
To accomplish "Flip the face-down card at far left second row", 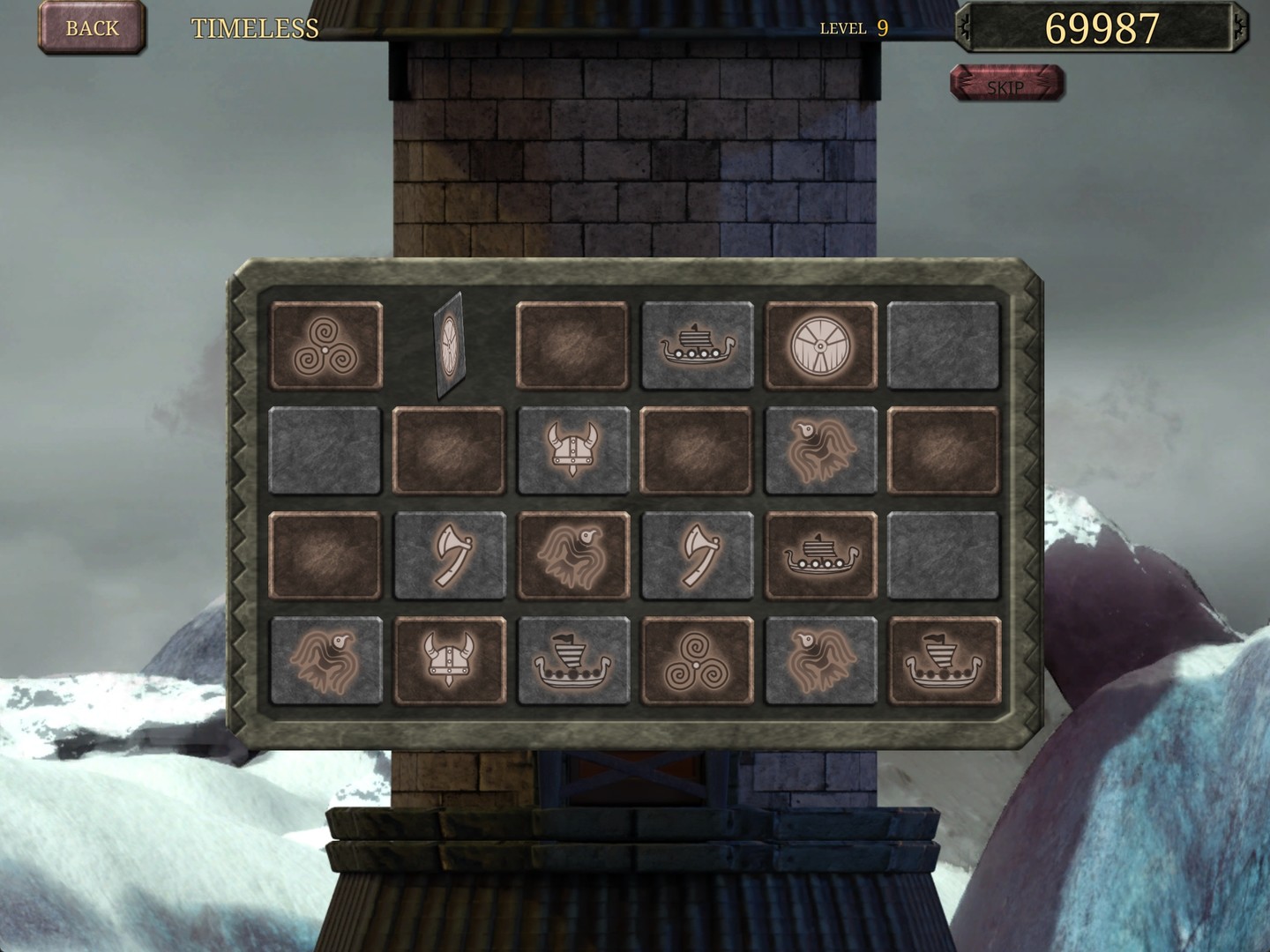I will click(326, 450).
